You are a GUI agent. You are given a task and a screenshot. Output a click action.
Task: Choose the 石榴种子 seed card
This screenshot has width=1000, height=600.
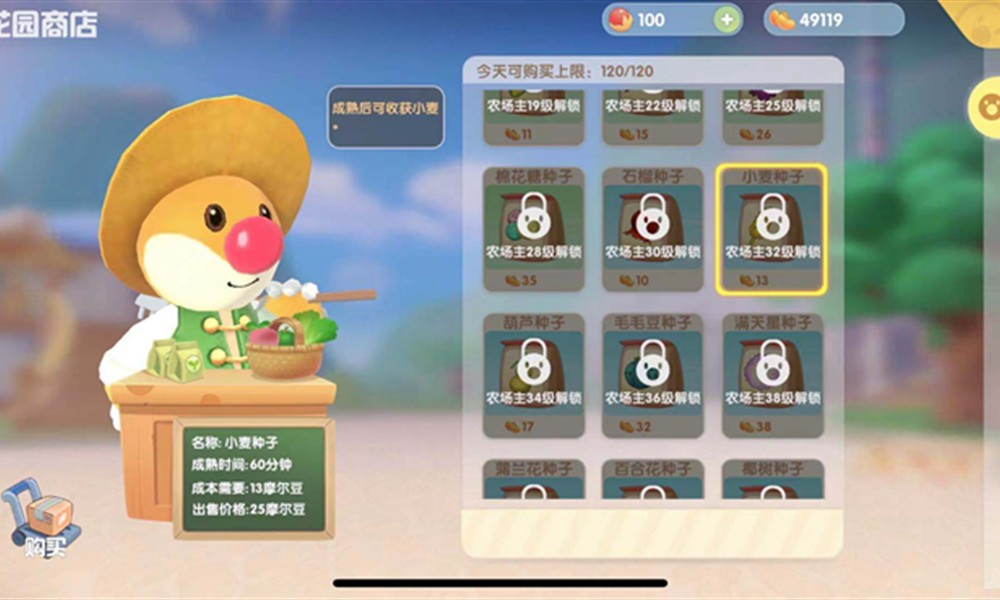pos(652,229)
